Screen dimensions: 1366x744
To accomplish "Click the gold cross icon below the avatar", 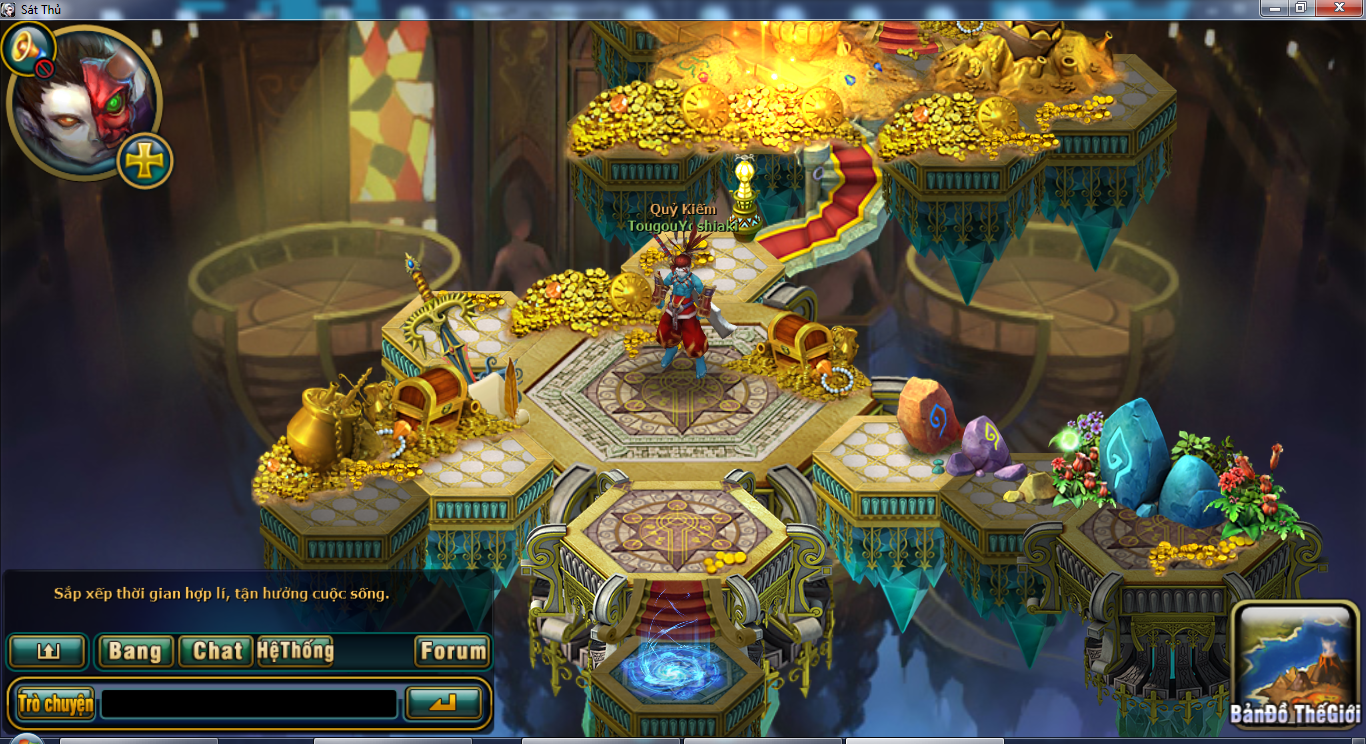I will coord(143,157).
